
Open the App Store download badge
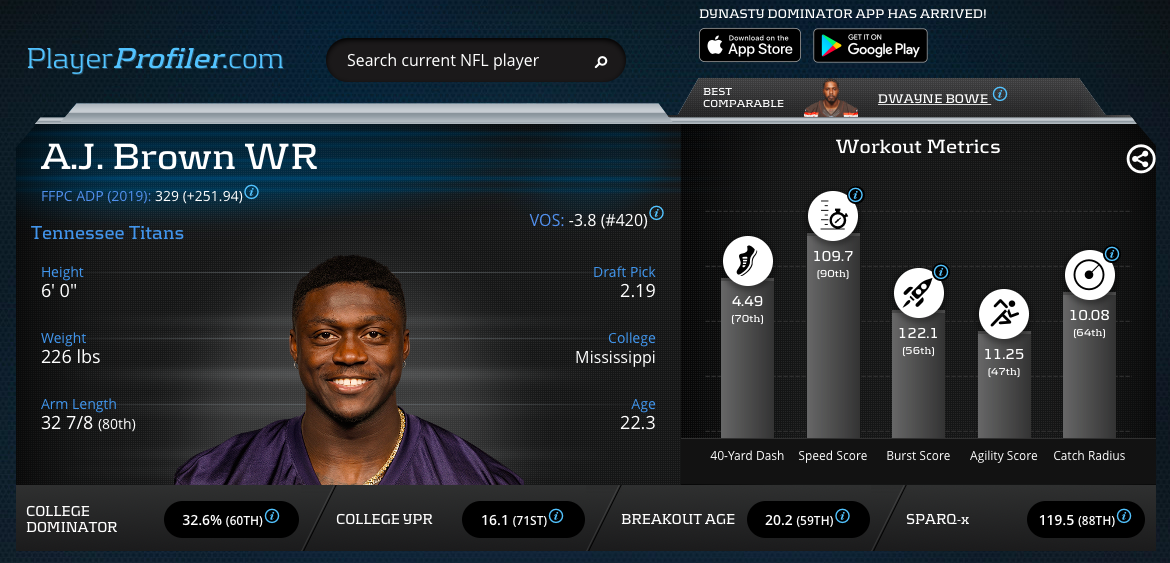coord(749,45)
